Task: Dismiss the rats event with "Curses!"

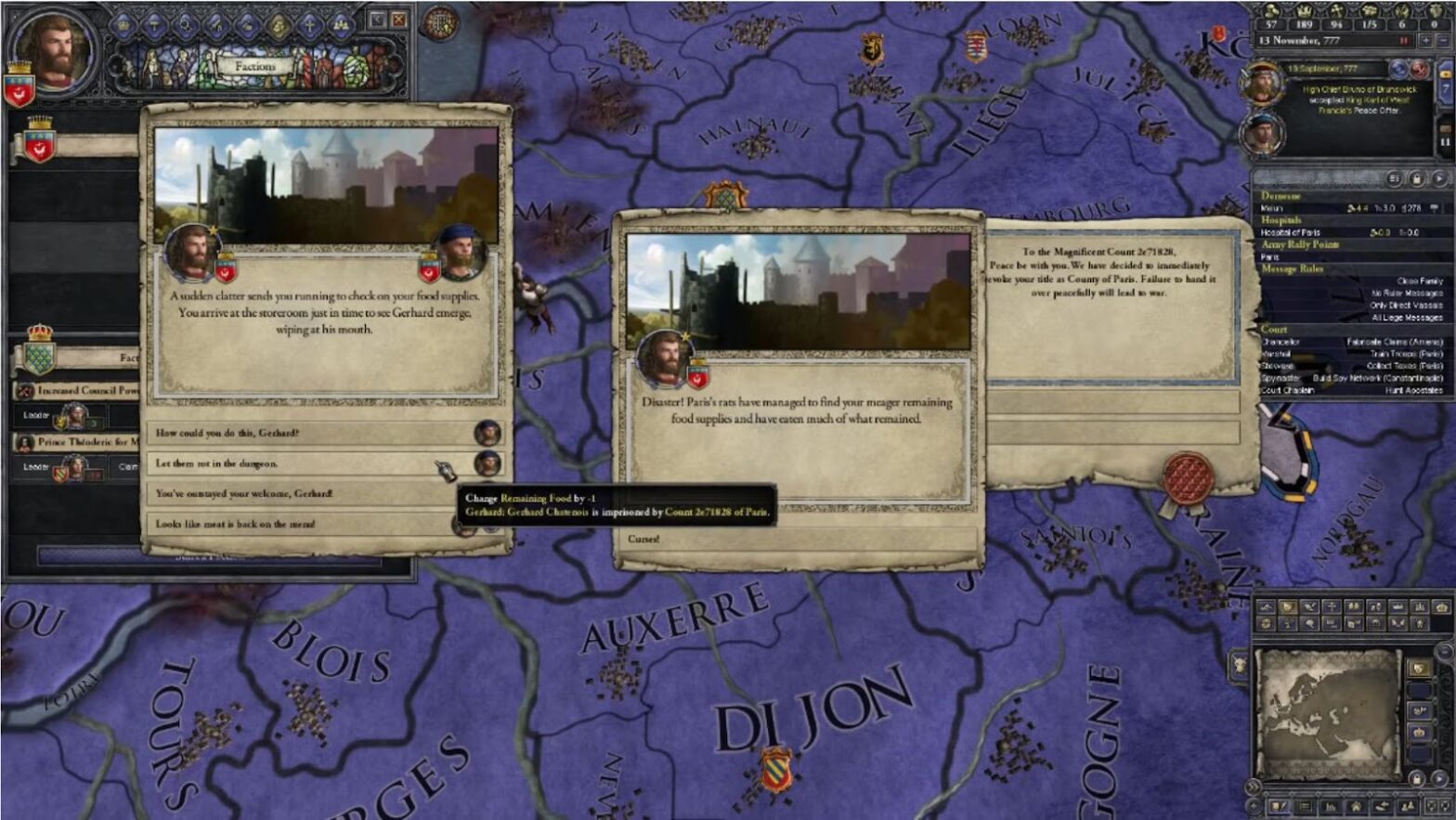Action: (797, 539)
